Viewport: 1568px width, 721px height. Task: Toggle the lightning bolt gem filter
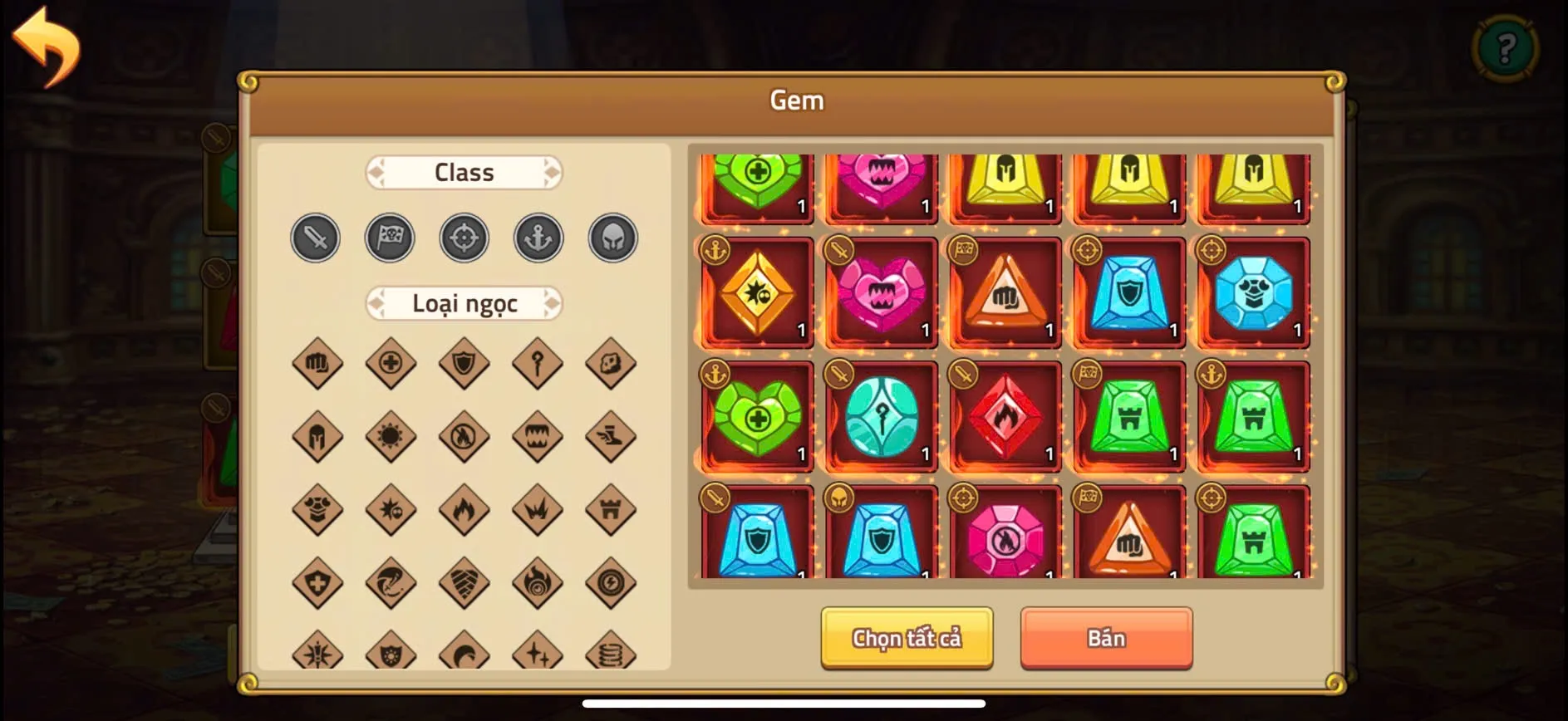click(x=612, y=581)
